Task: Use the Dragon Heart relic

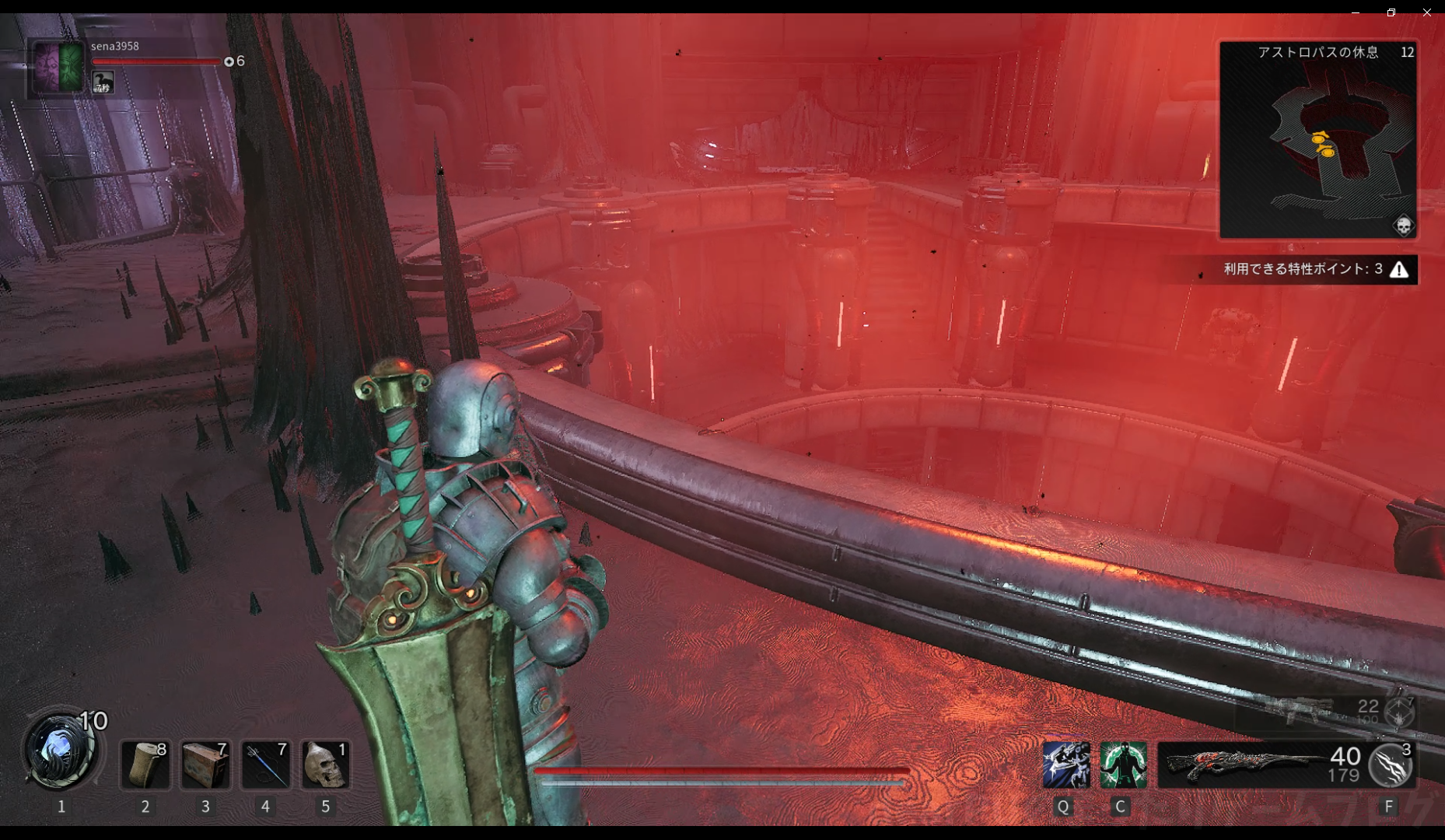Action: click(x=59, y=750)
